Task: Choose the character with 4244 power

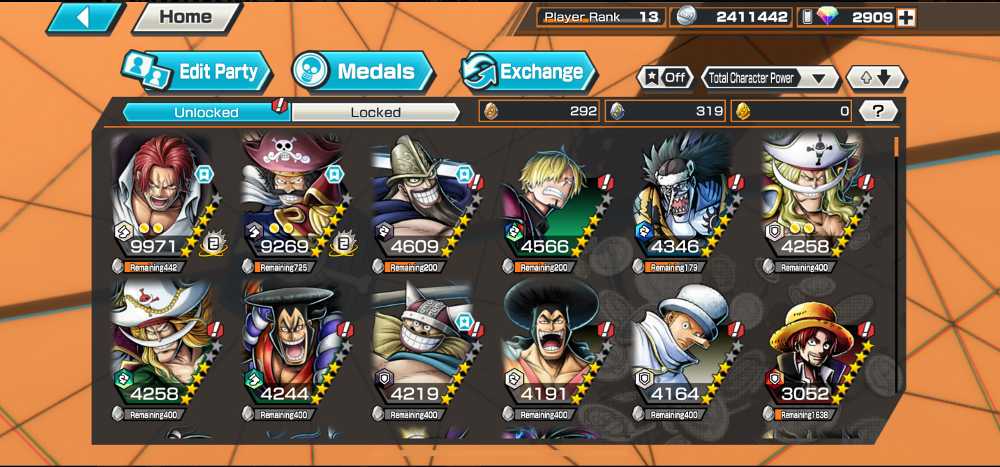Action: pos(292,350)
